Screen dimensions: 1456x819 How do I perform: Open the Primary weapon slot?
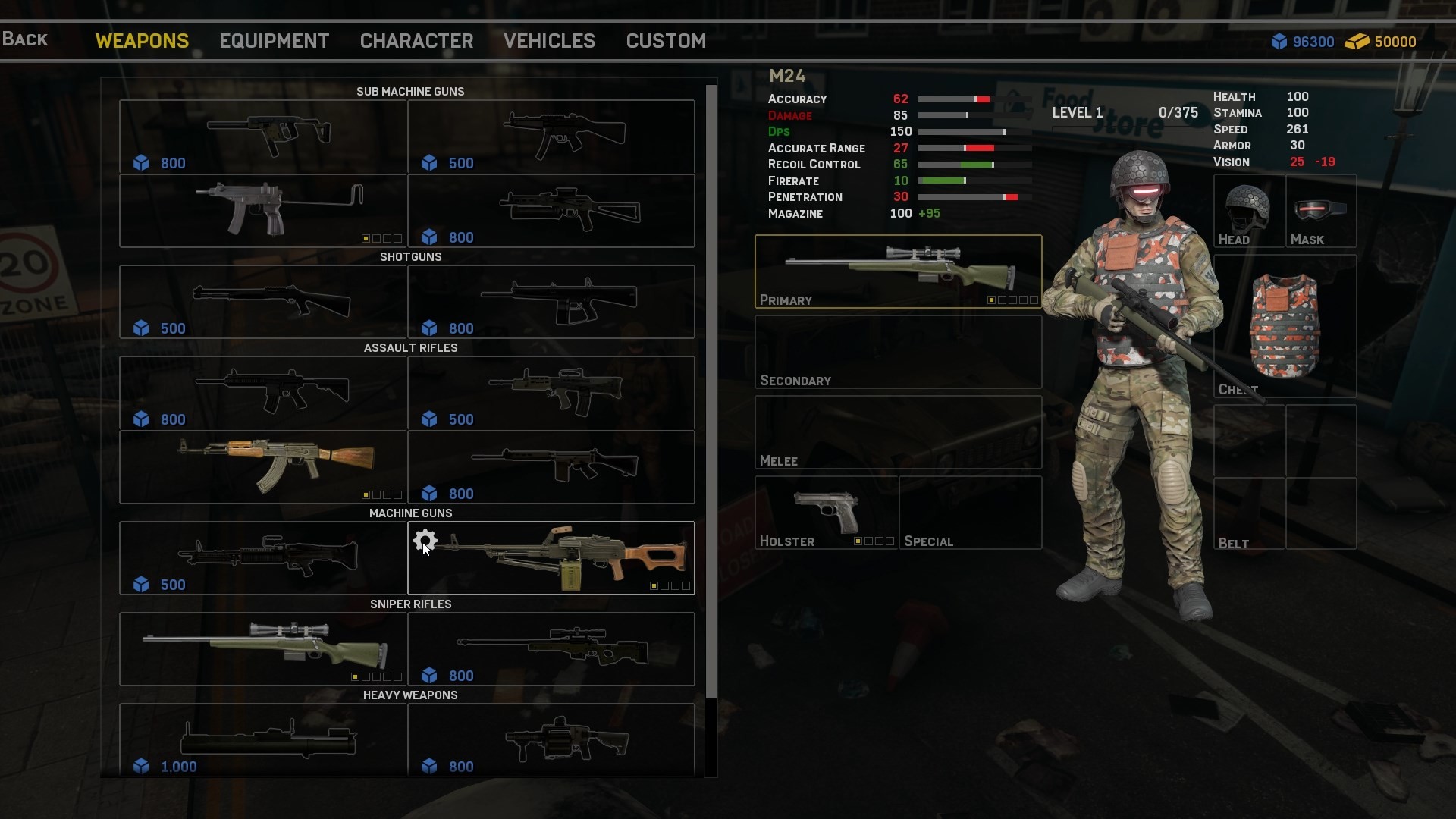coord(898,271)
